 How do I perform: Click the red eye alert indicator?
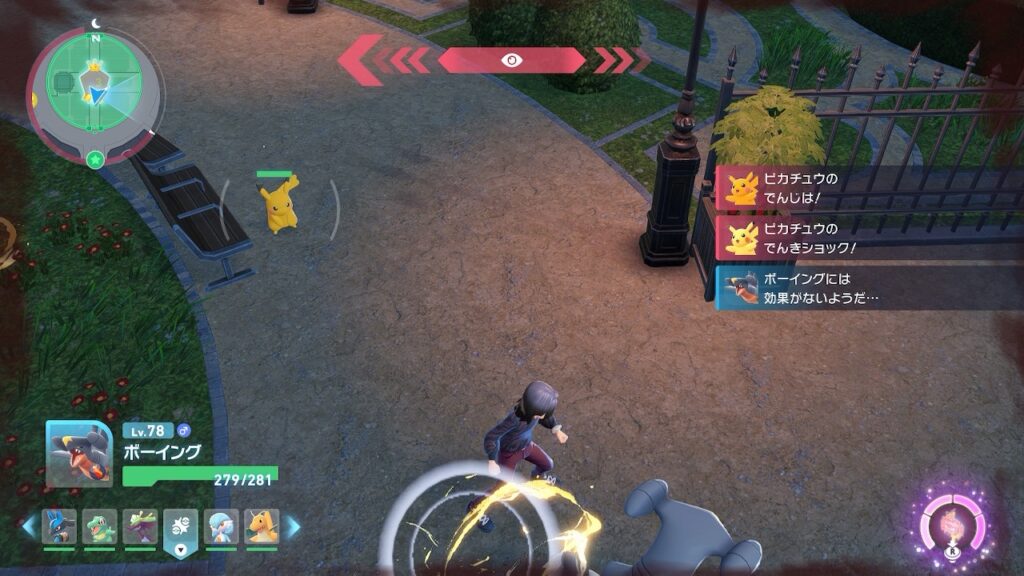click(x=511, y=60)
